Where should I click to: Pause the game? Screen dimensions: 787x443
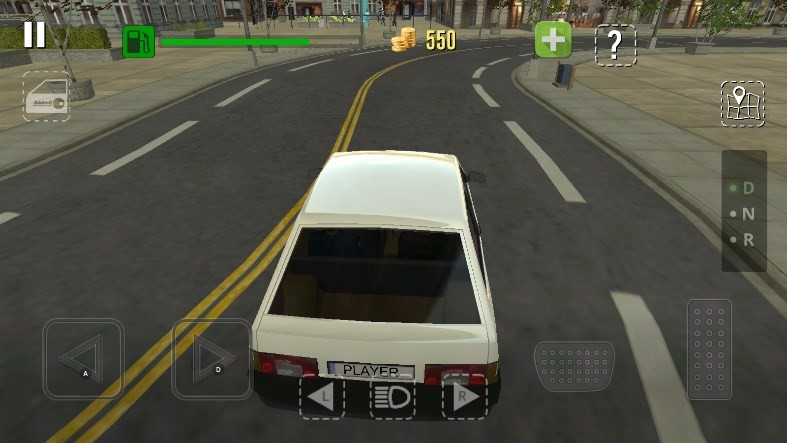coord(34,35)
